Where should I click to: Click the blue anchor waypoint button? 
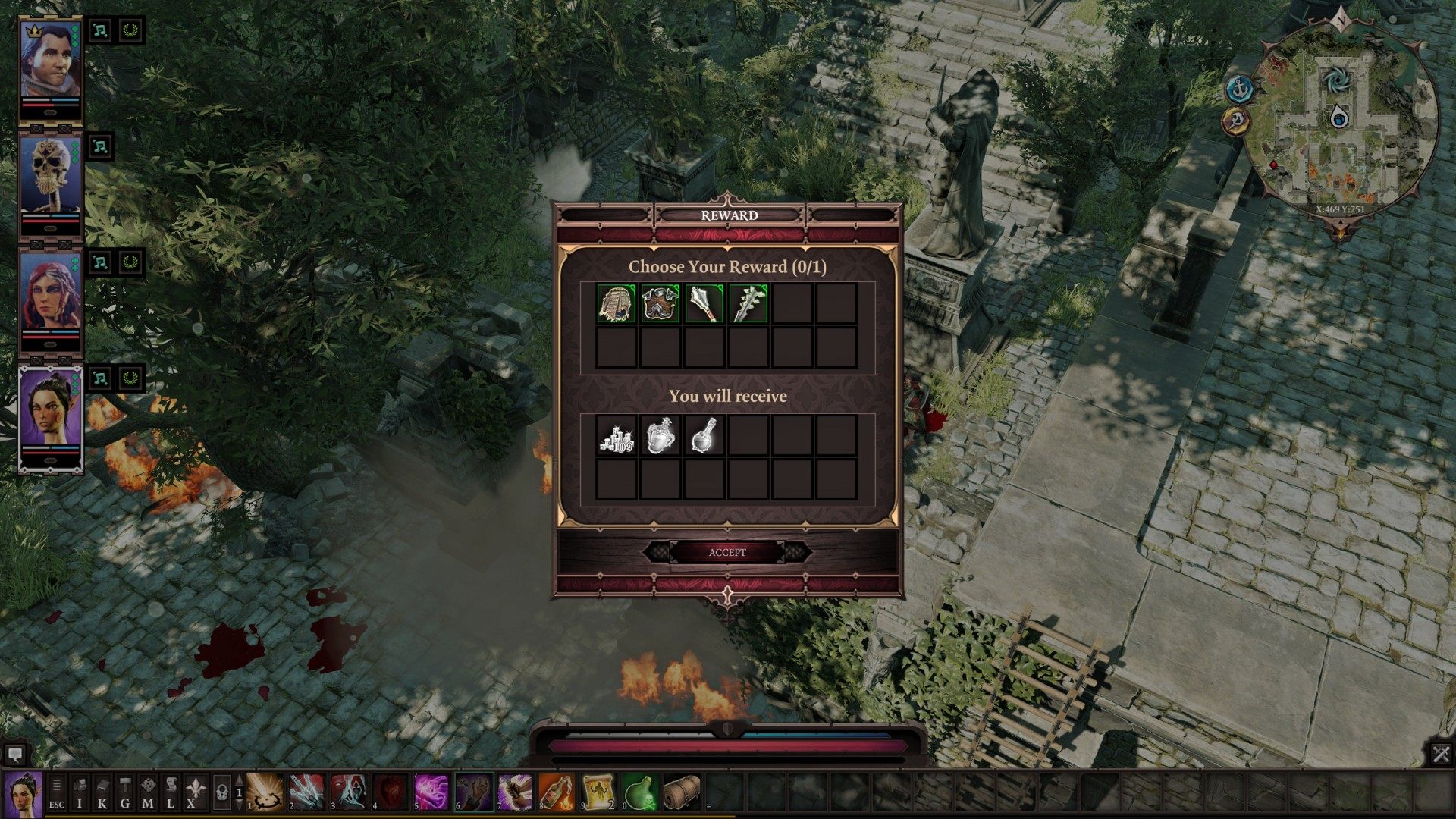(x=1239, y=89)
